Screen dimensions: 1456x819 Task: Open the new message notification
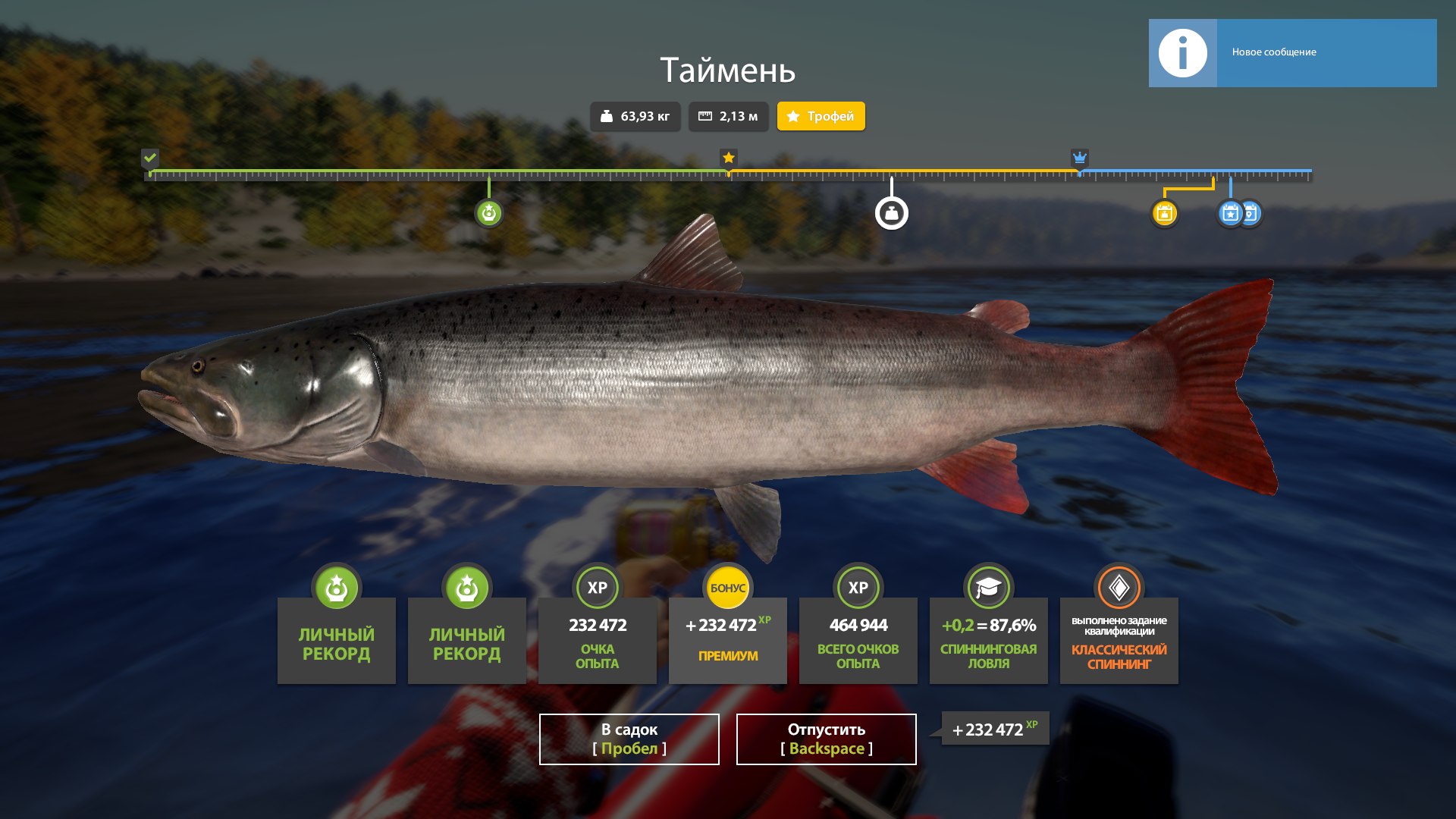click(x=1292, y=53)
